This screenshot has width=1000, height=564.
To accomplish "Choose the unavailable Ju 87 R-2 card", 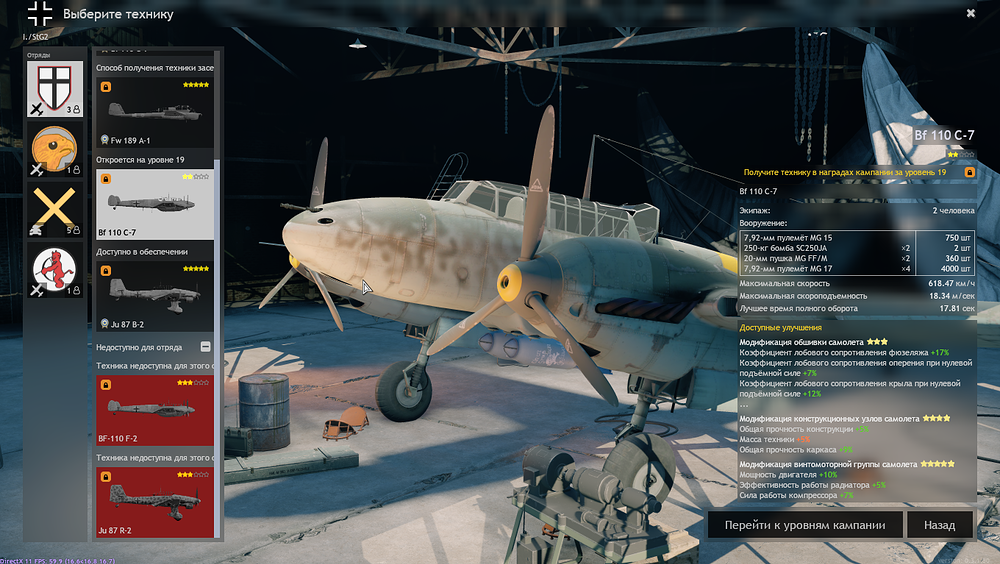I will pos(154,501).
